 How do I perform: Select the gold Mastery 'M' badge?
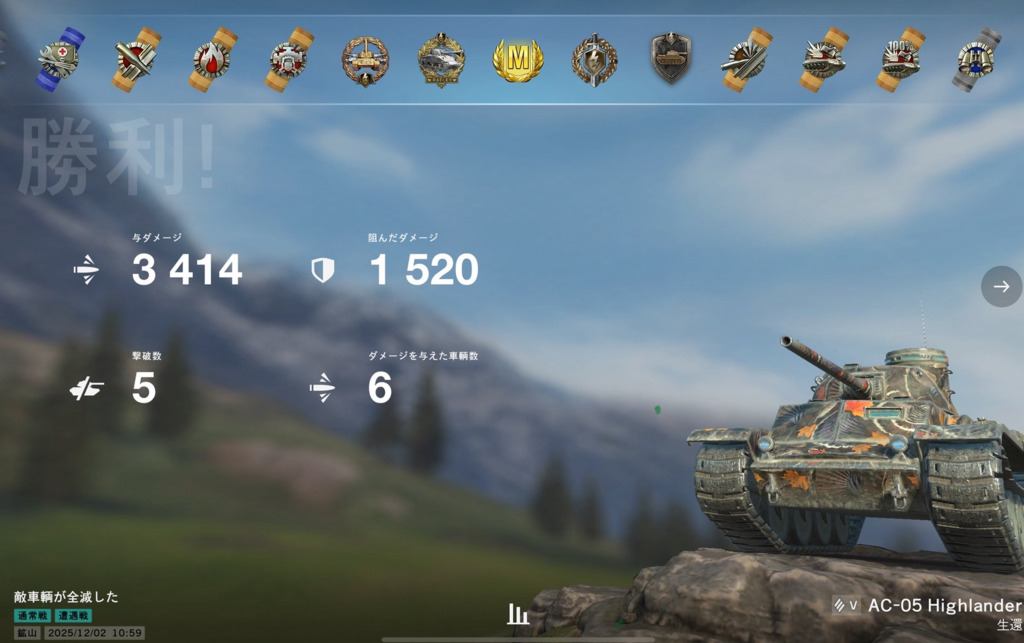click(x=517, y=60)
